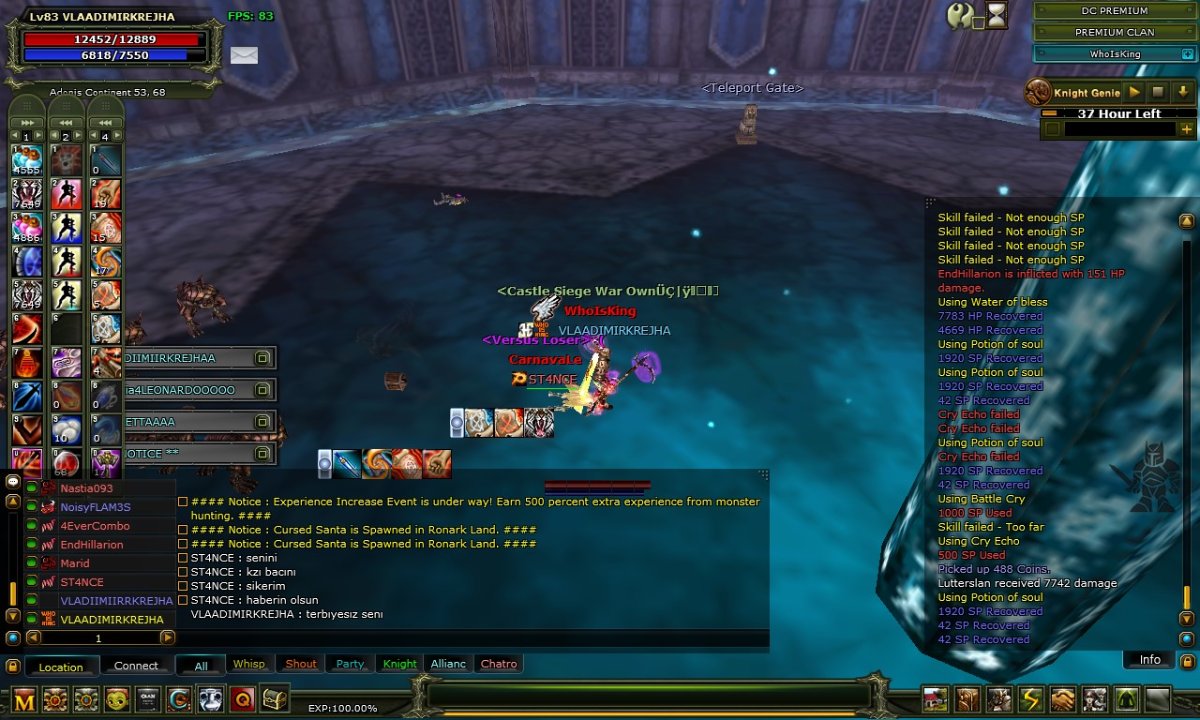Switch chat to the Whisp tab
The image size is (1200, 720).
click(249, 664)
